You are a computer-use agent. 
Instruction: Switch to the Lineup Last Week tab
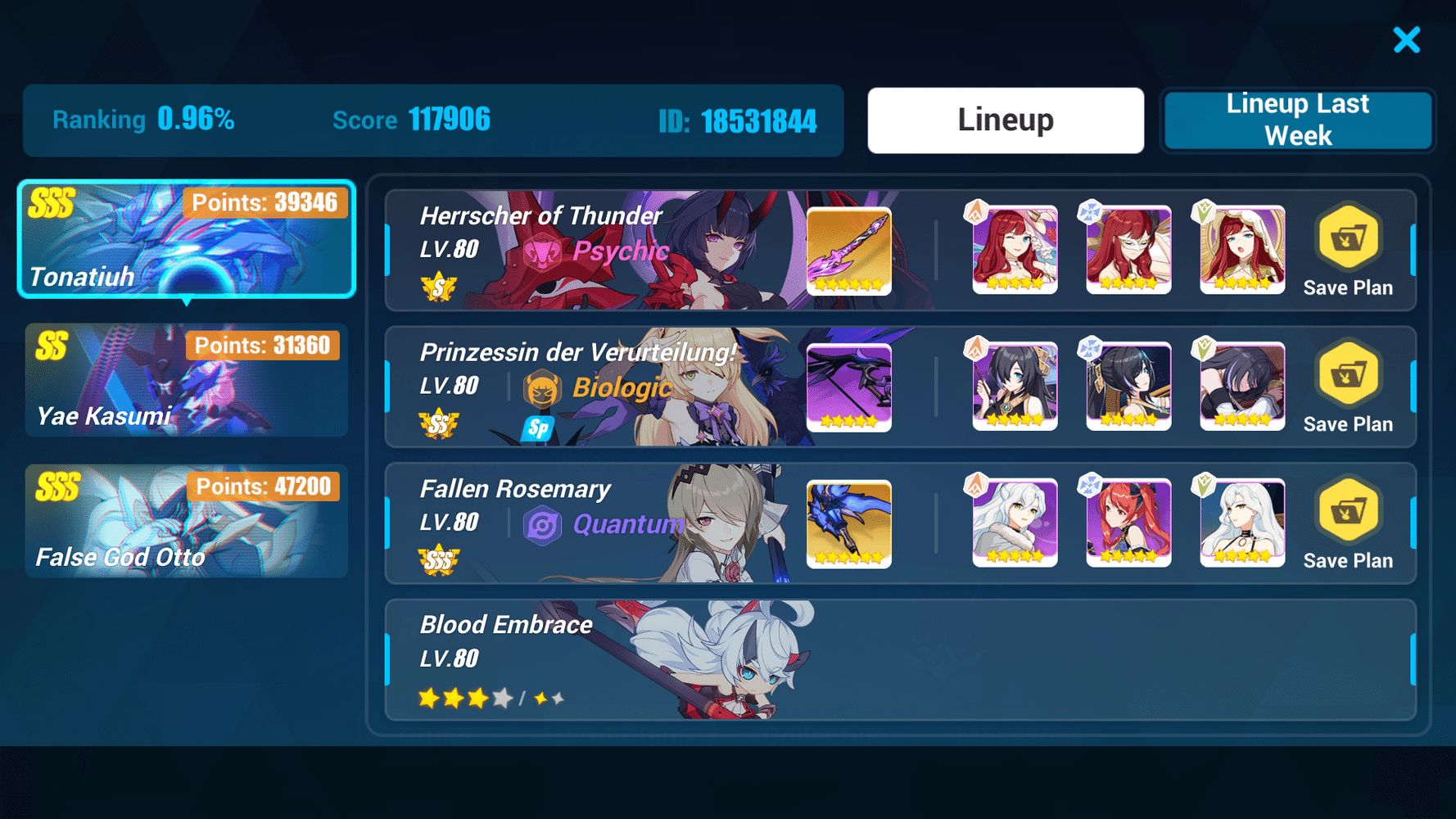pos(1297,120)
